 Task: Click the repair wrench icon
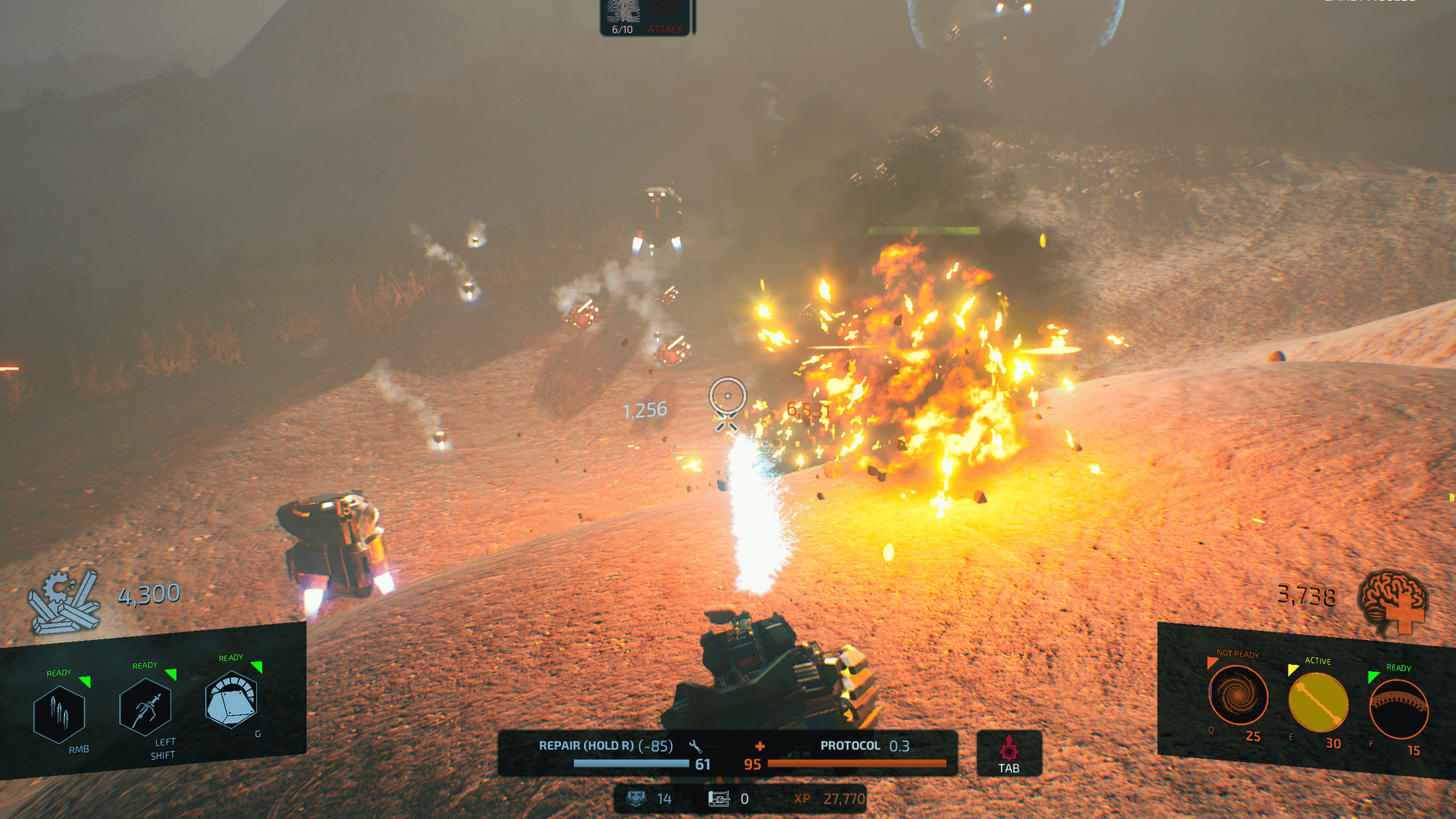[x=695, y=746]
